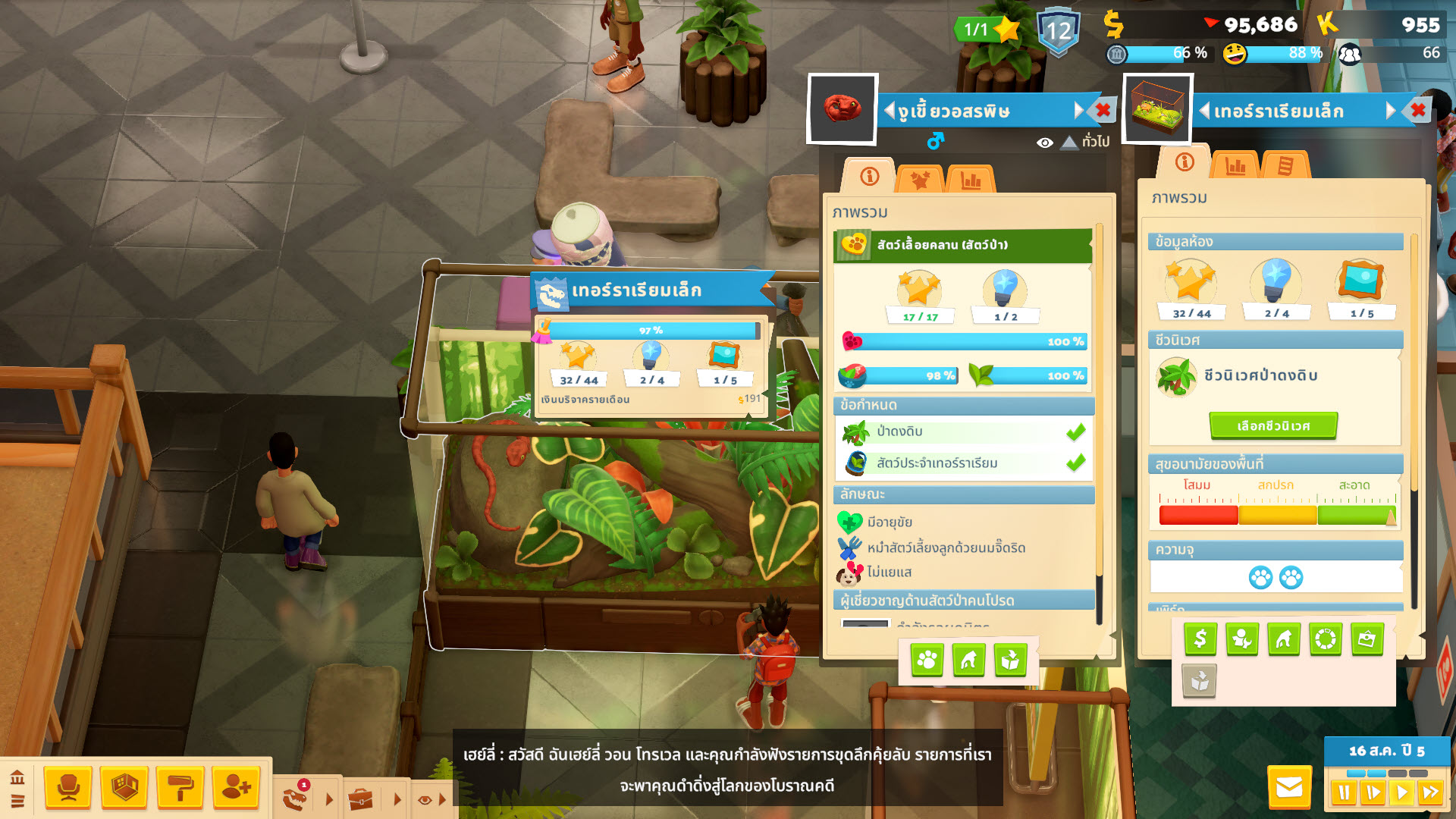The height and width of the screenshot is (819, 1456).
Task: Click the paw print button under snake panel
Action: tap(927, 661)
